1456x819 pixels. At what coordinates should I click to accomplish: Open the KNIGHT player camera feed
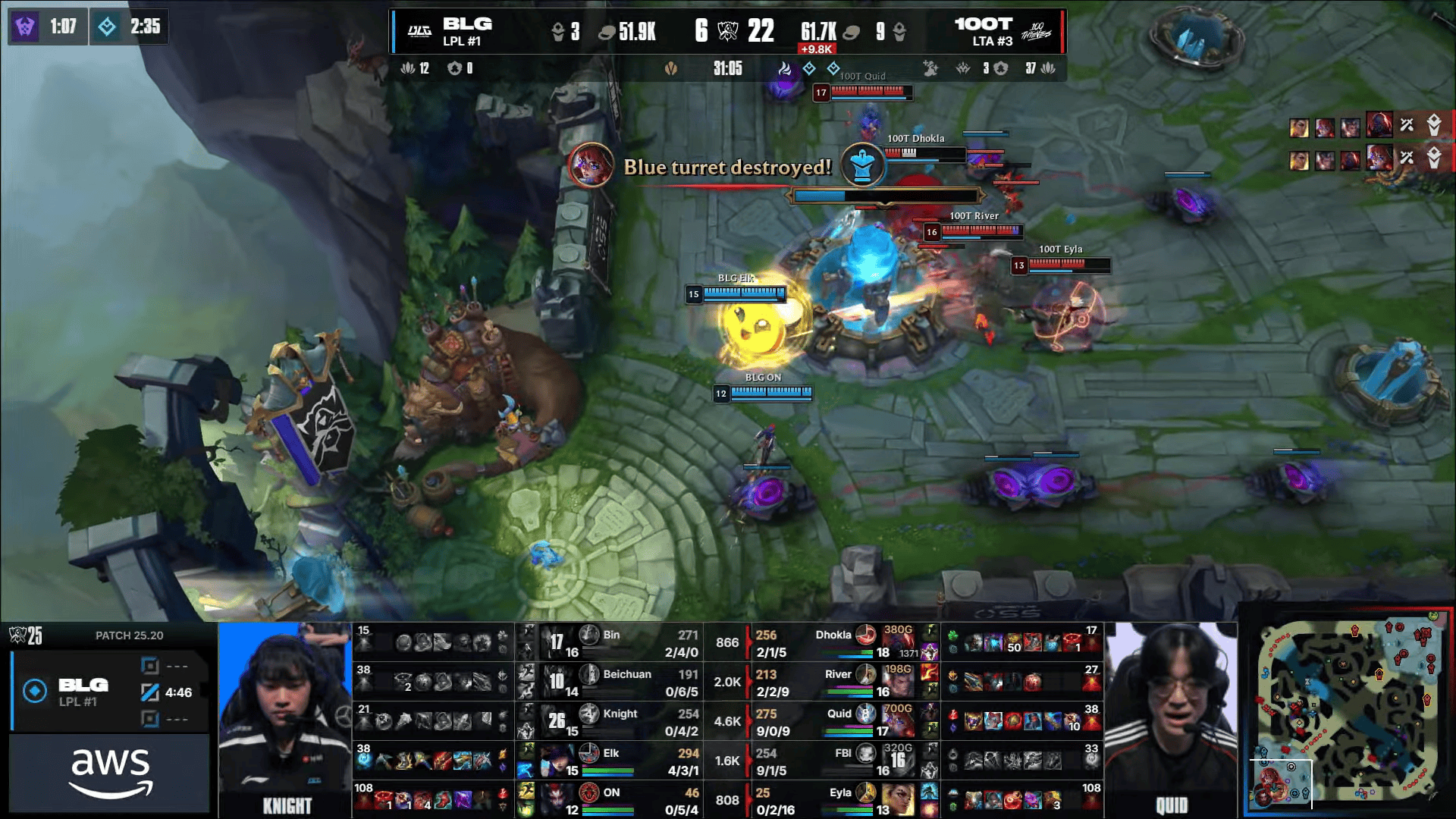(x=285, y=719)
